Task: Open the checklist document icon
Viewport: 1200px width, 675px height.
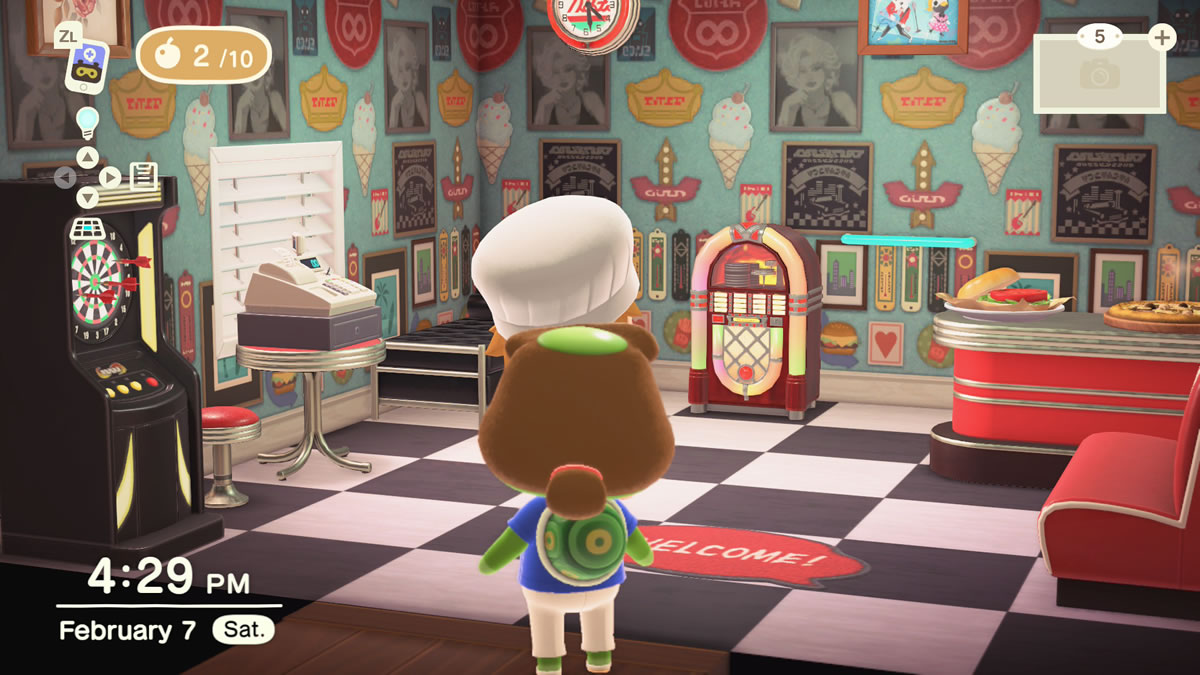Action: click(x=143, y=177)
